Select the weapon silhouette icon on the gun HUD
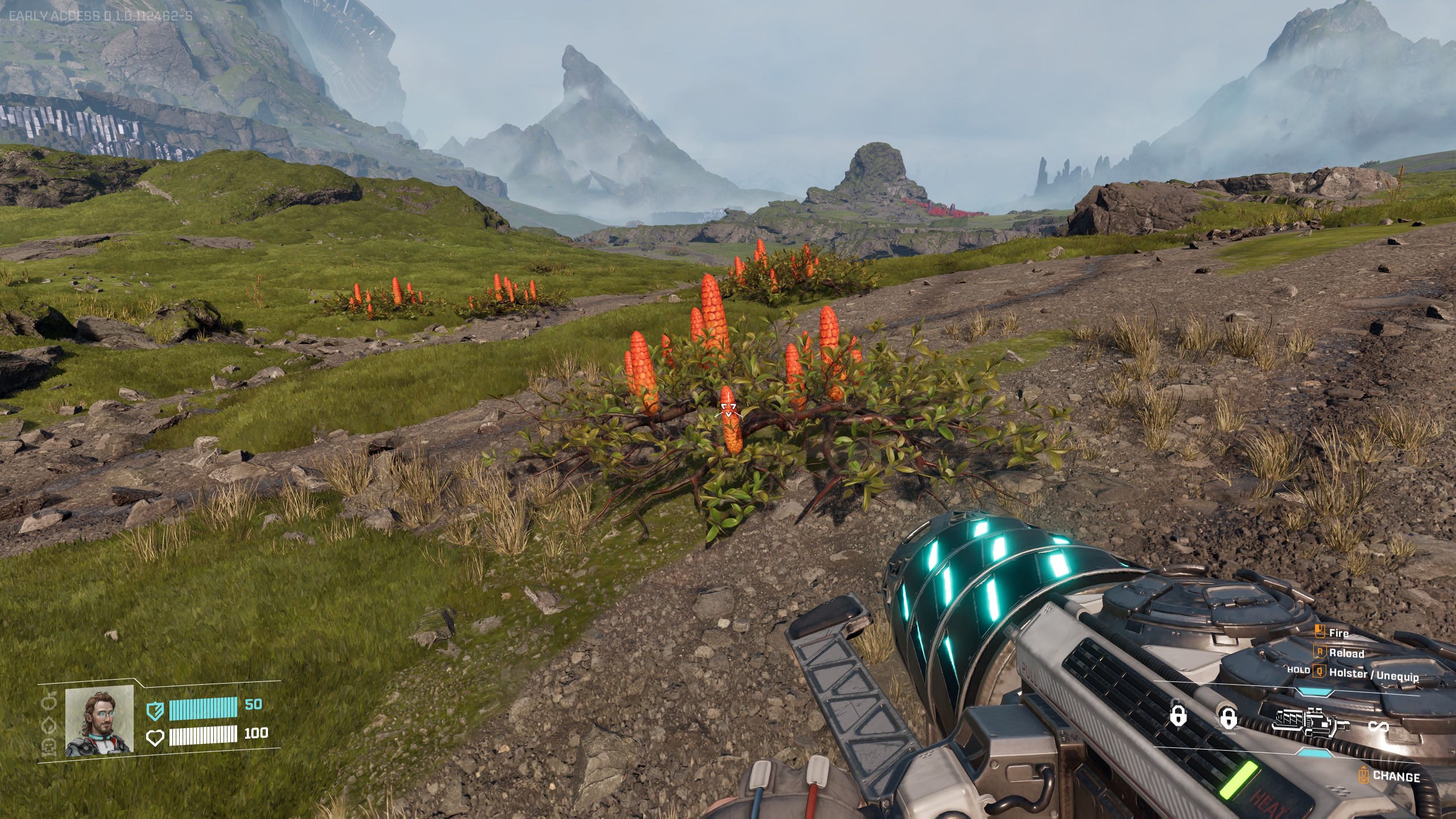The width and height of the screenshot is (1456, 819). point(1312,723)
